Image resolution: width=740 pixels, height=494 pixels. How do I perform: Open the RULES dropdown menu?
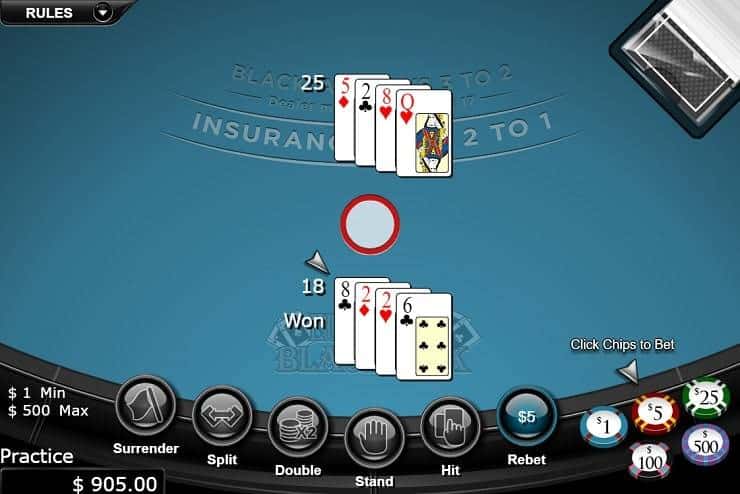(x=102, y=13)
